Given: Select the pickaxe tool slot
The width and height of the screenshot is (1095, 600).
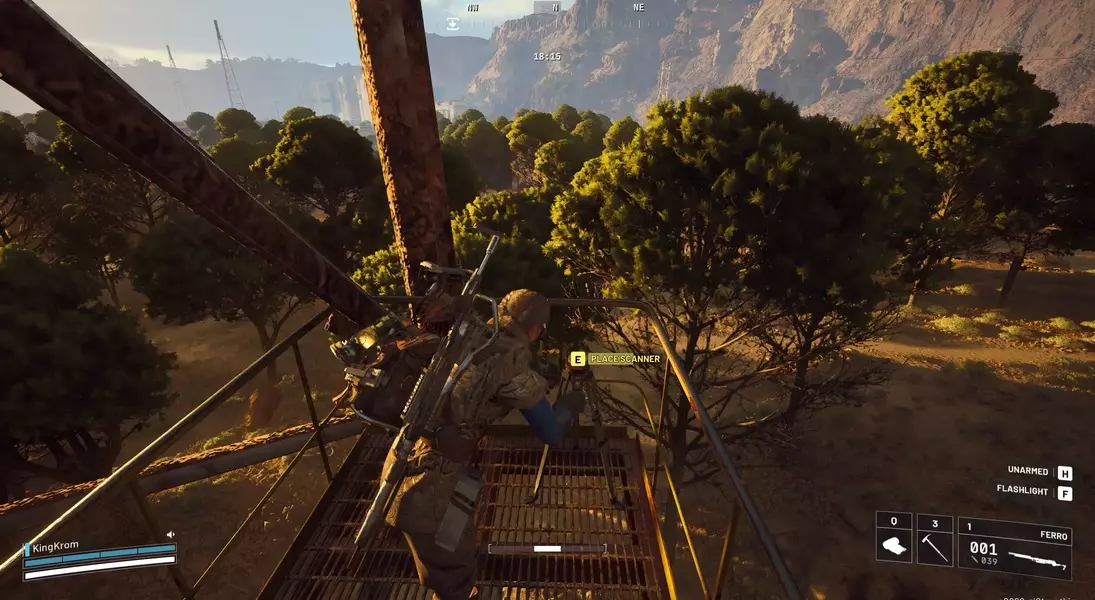Looking at the screenshot, I should click(x=934, y=540).
